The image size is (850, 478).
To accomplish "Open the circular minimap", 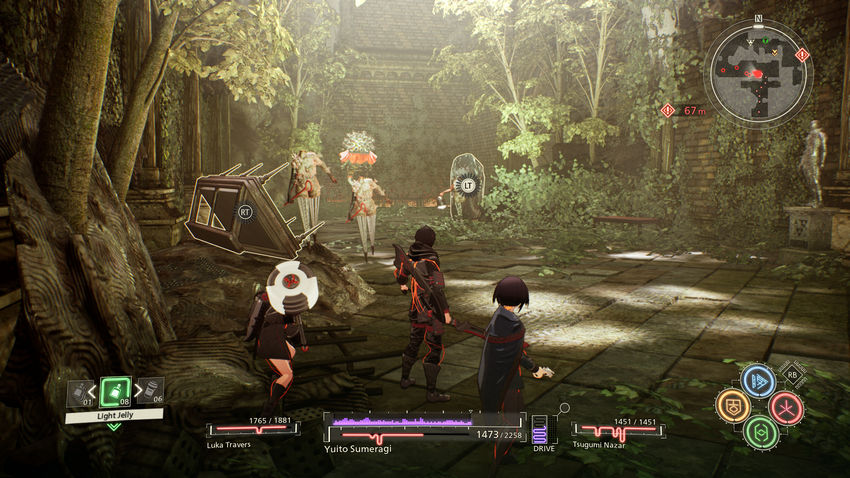I will pos(758,74).
